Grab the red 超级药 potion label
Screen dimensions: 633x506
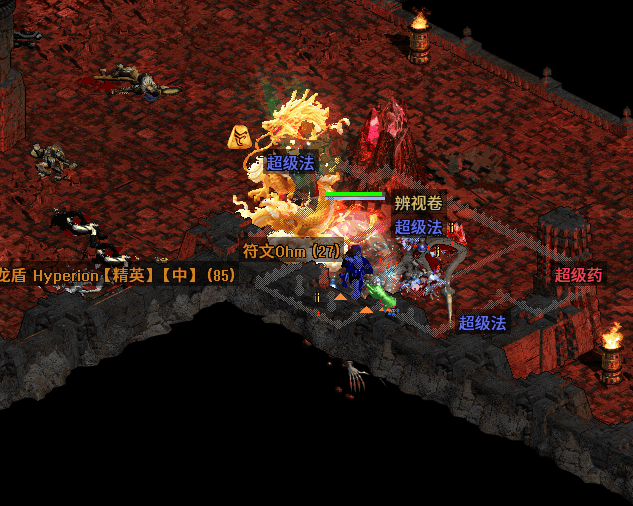(x=579, y=275)
